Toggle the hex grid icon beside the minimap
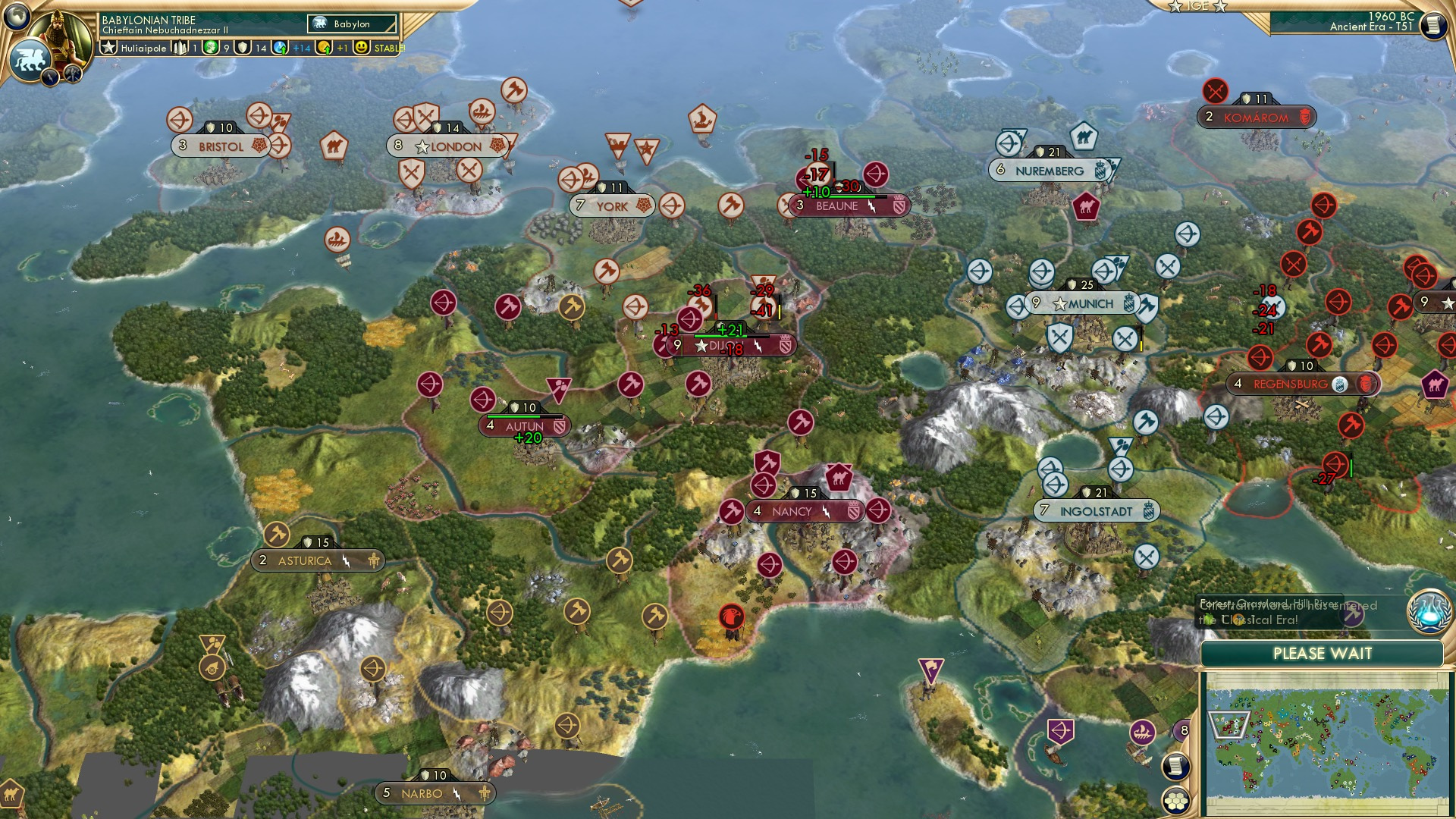Screen dimensions: 1456x819 point(1175,799)
